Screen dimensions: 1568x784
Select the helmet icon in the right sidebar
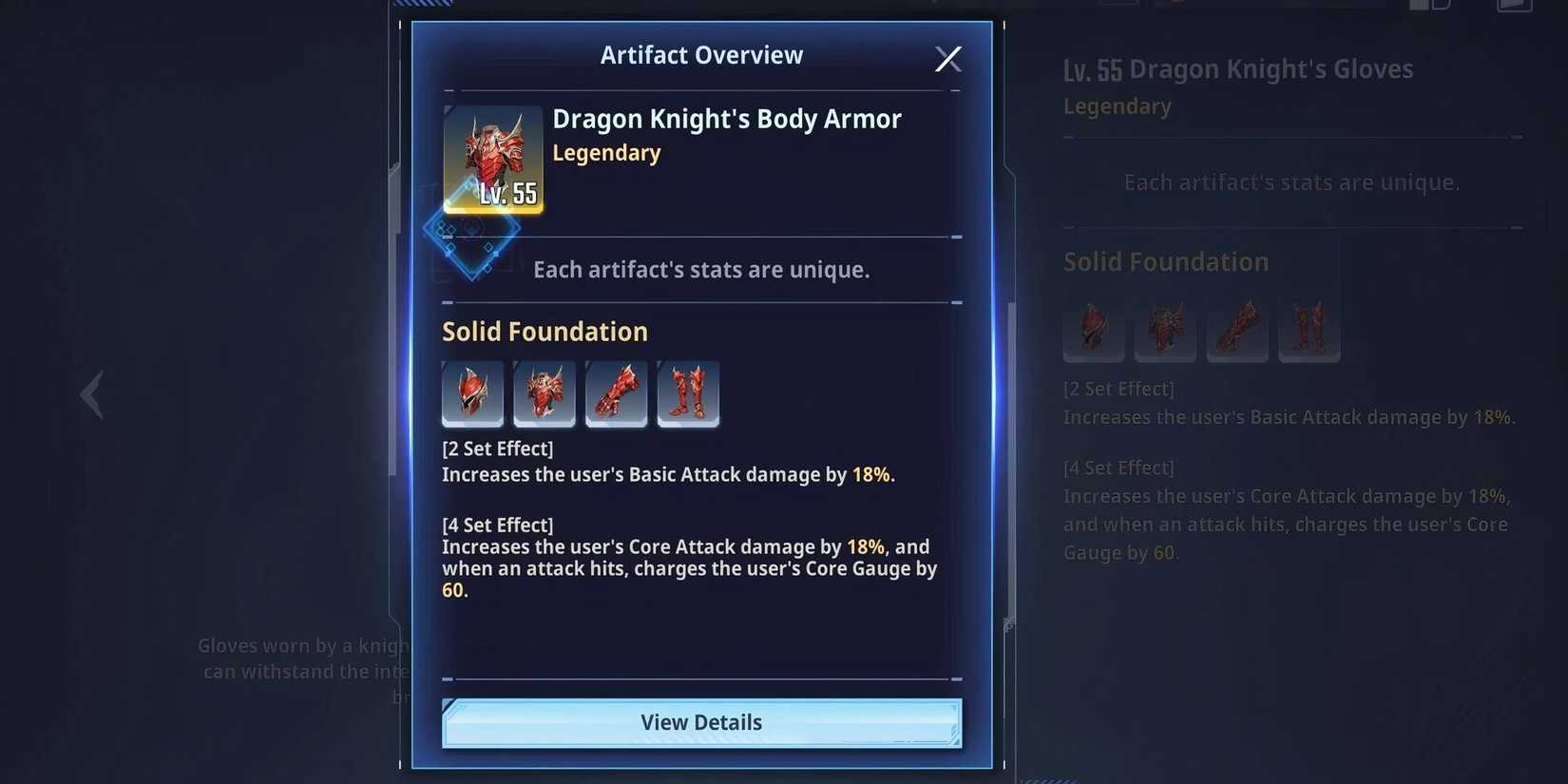point(1093,330)
